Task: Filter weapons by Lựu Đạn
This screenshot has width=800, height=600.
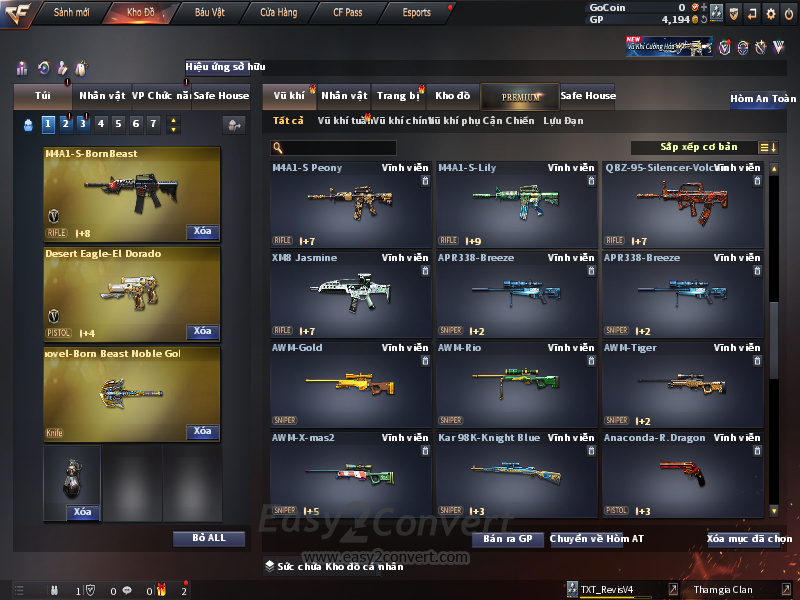Action: [563, 121]
